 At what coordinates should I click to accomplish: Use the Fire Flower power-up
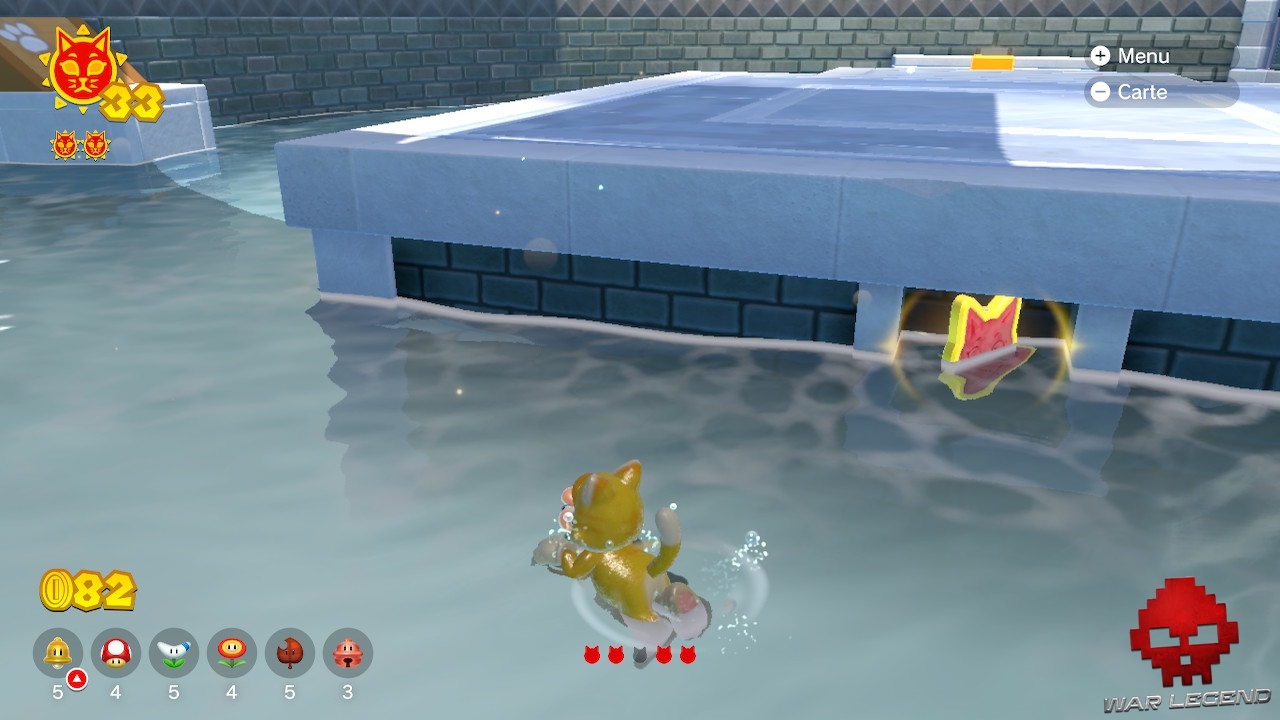pyautogui.click(x=233, y=650)
